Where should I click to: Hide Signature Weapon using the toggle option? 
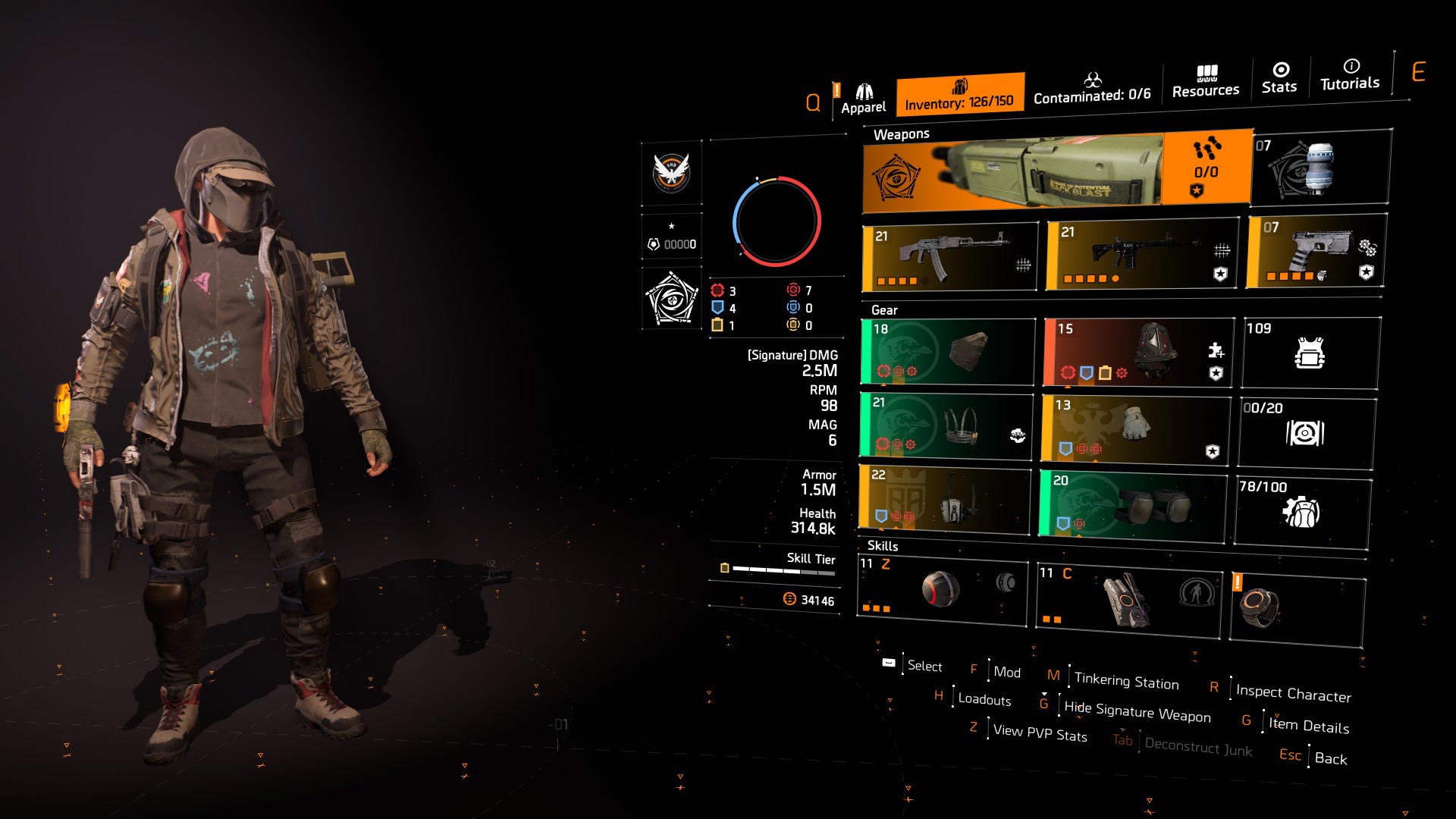1137,713
